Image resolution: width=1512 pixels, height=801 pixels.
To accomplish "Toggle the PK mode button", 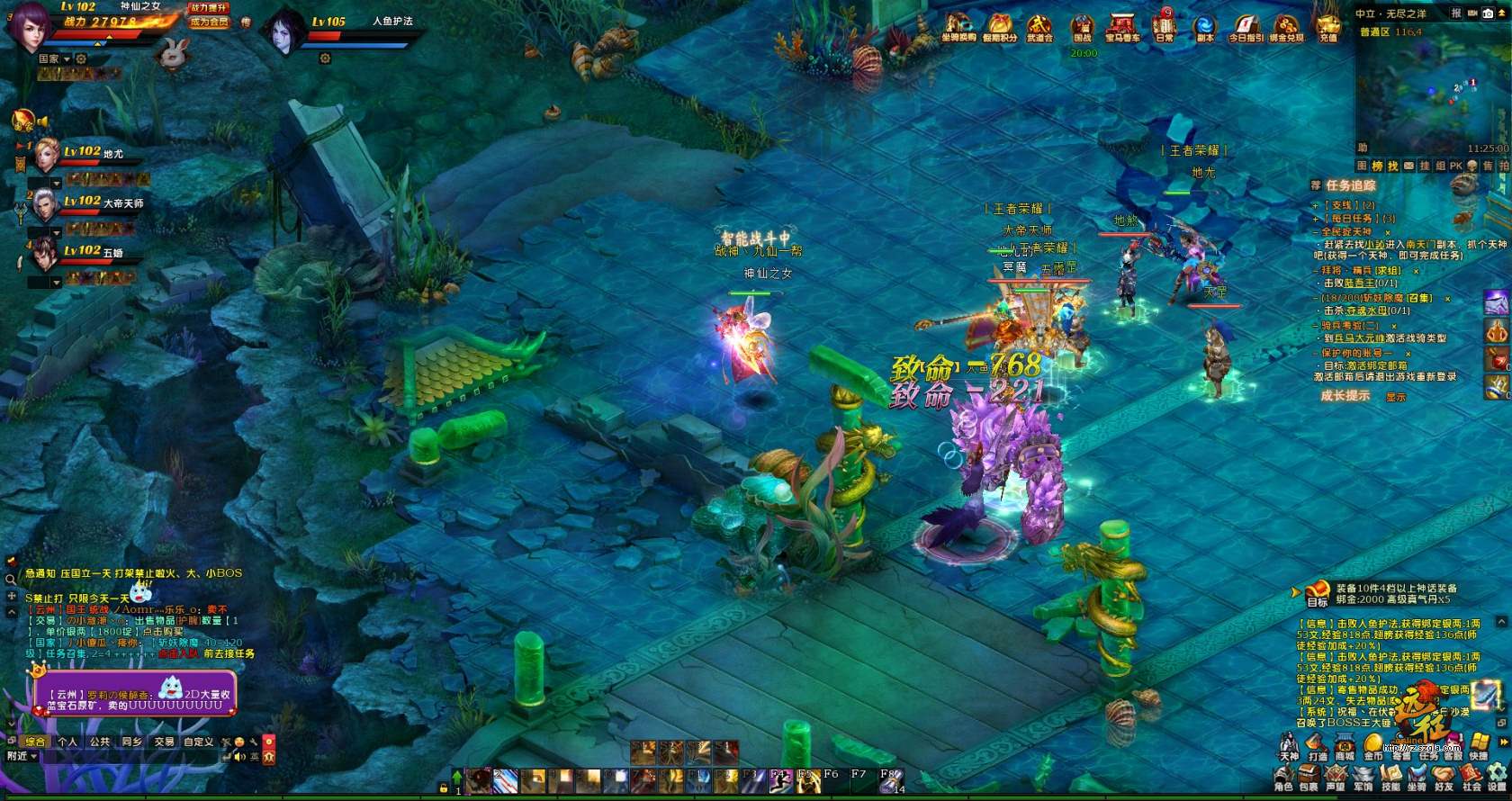I will [x=1455, y=166].
